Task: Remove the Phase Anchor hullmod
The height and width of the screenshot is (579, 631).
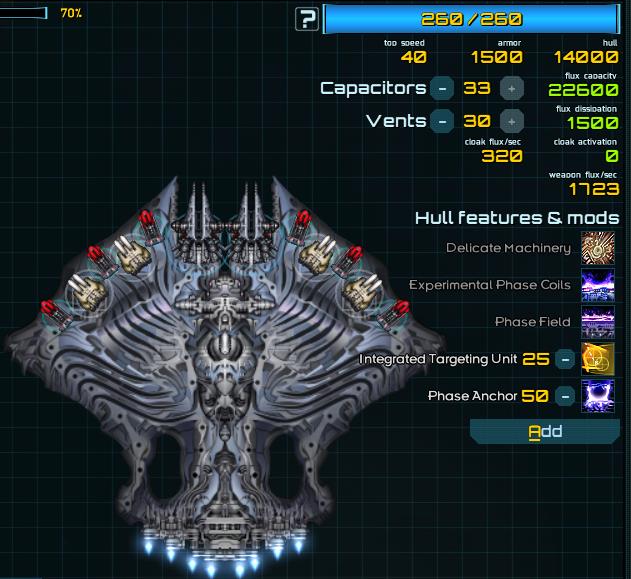Action: (x=565, y=395)
